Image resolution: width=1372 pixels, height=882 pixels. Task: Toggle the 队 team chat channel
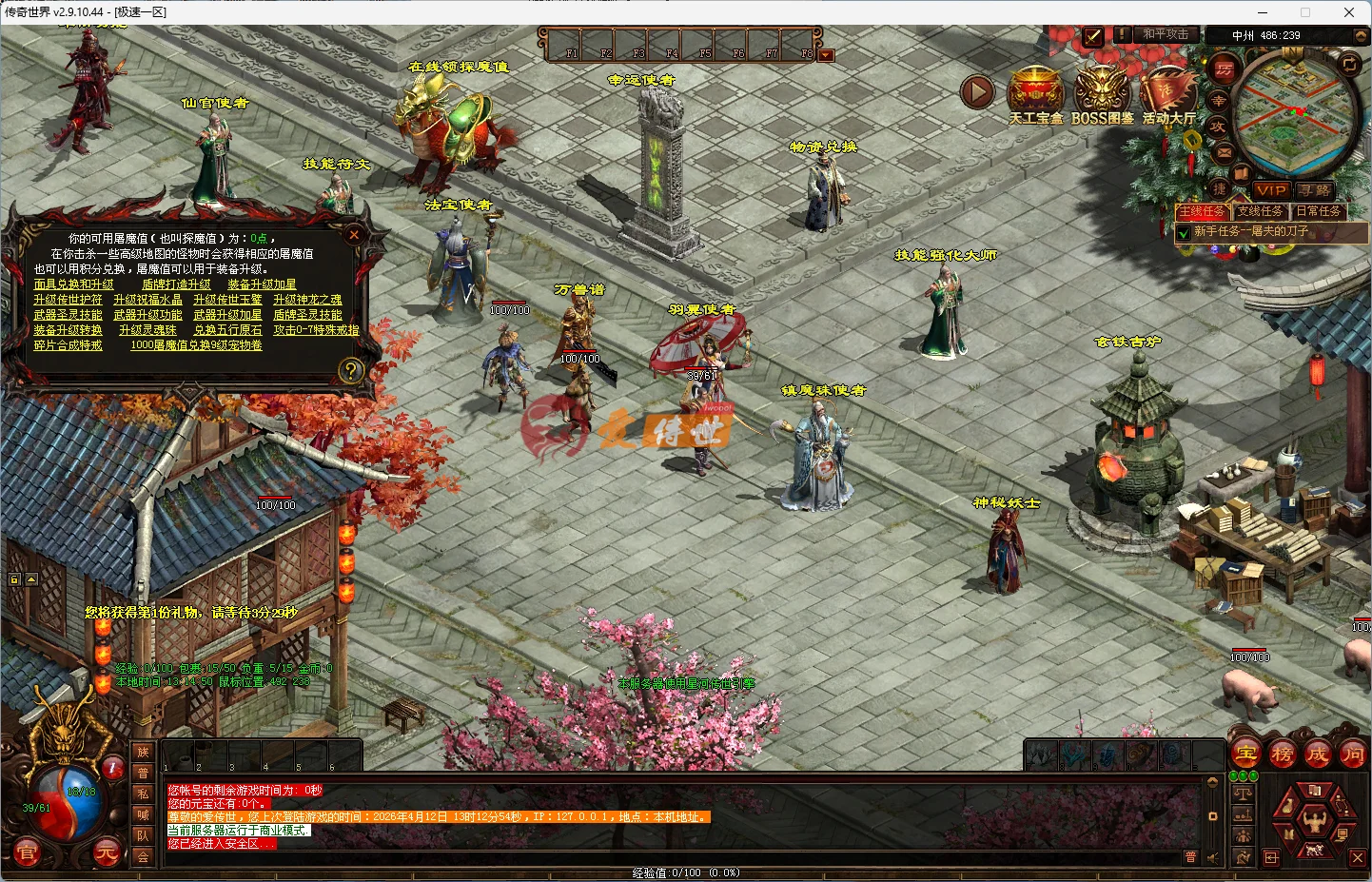[x=143, y=833]
